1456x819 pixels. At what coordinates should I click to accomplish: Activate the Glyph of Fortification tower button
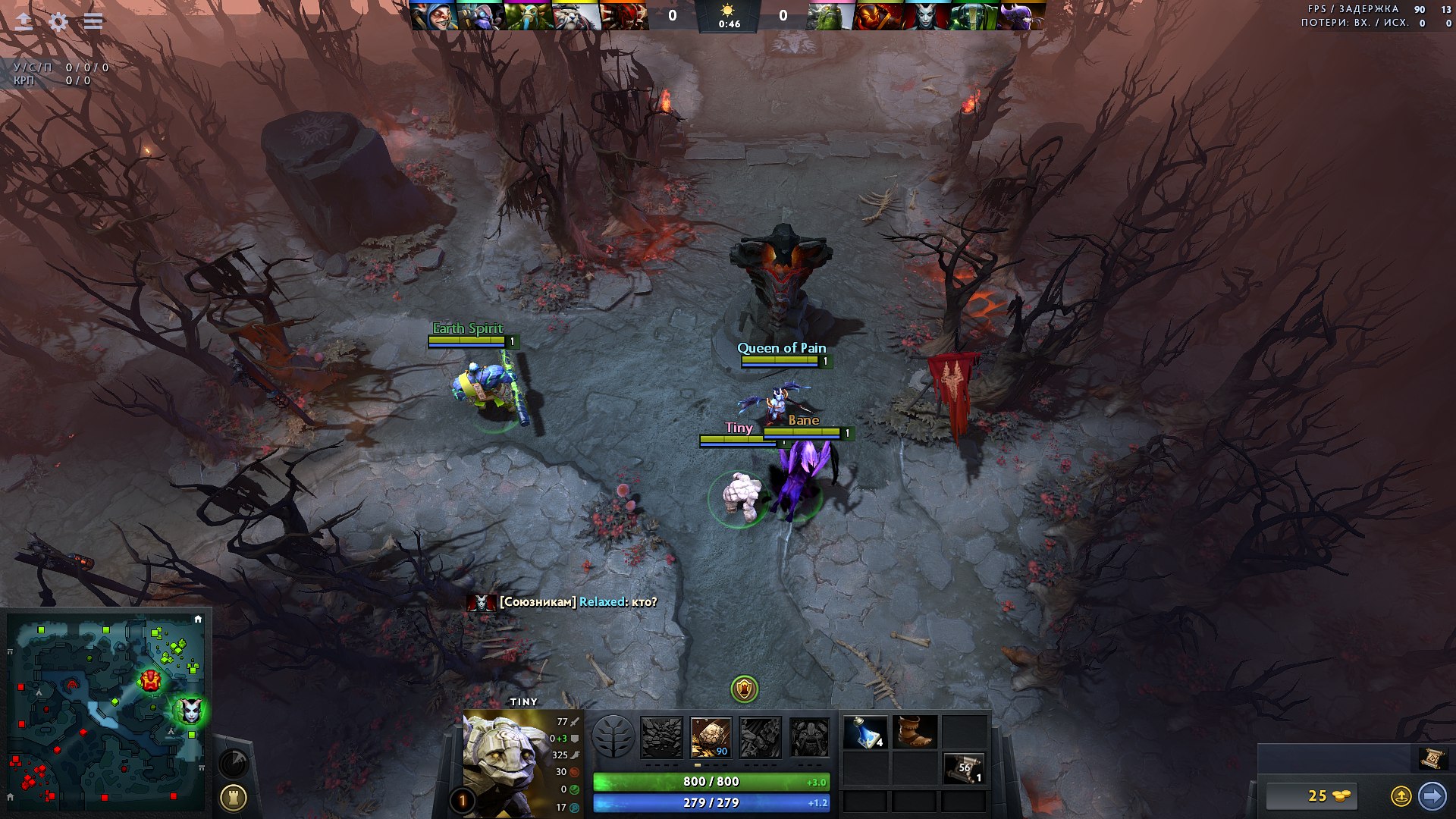[233, 797]
